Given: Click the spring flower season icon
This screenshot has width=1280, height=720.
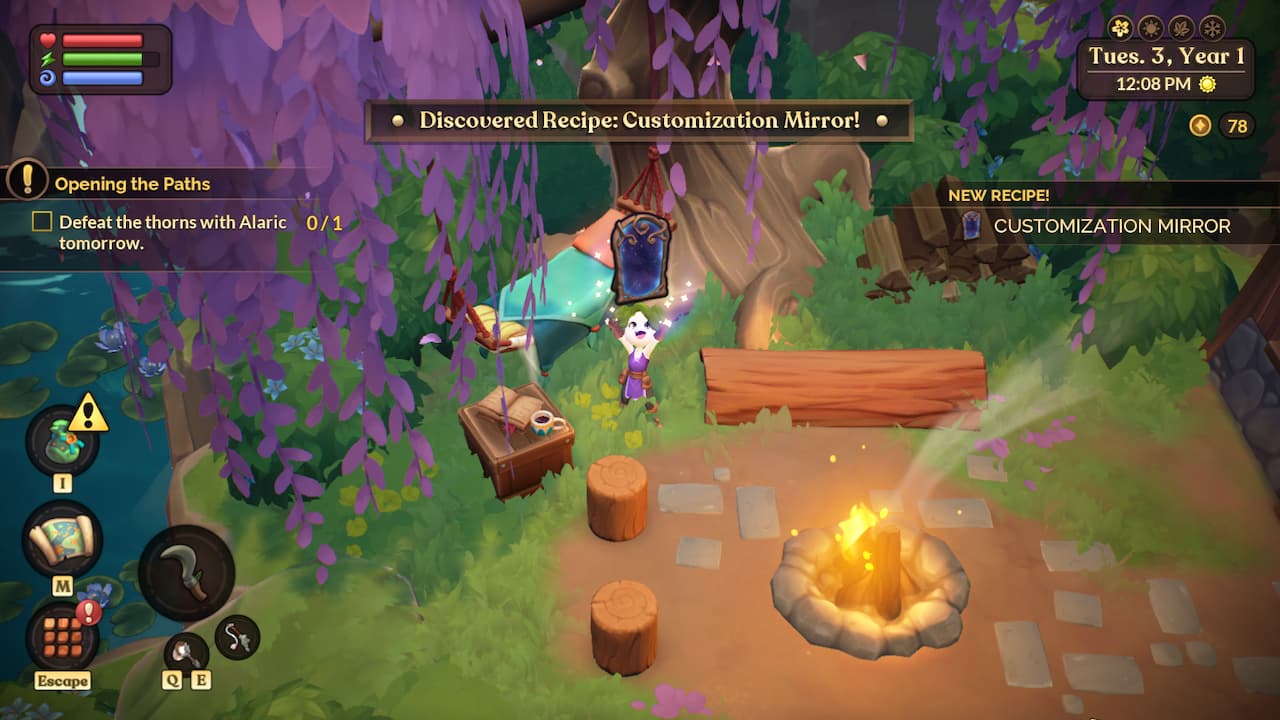Looking at the screenshot, I should (x=1120, y=28).
